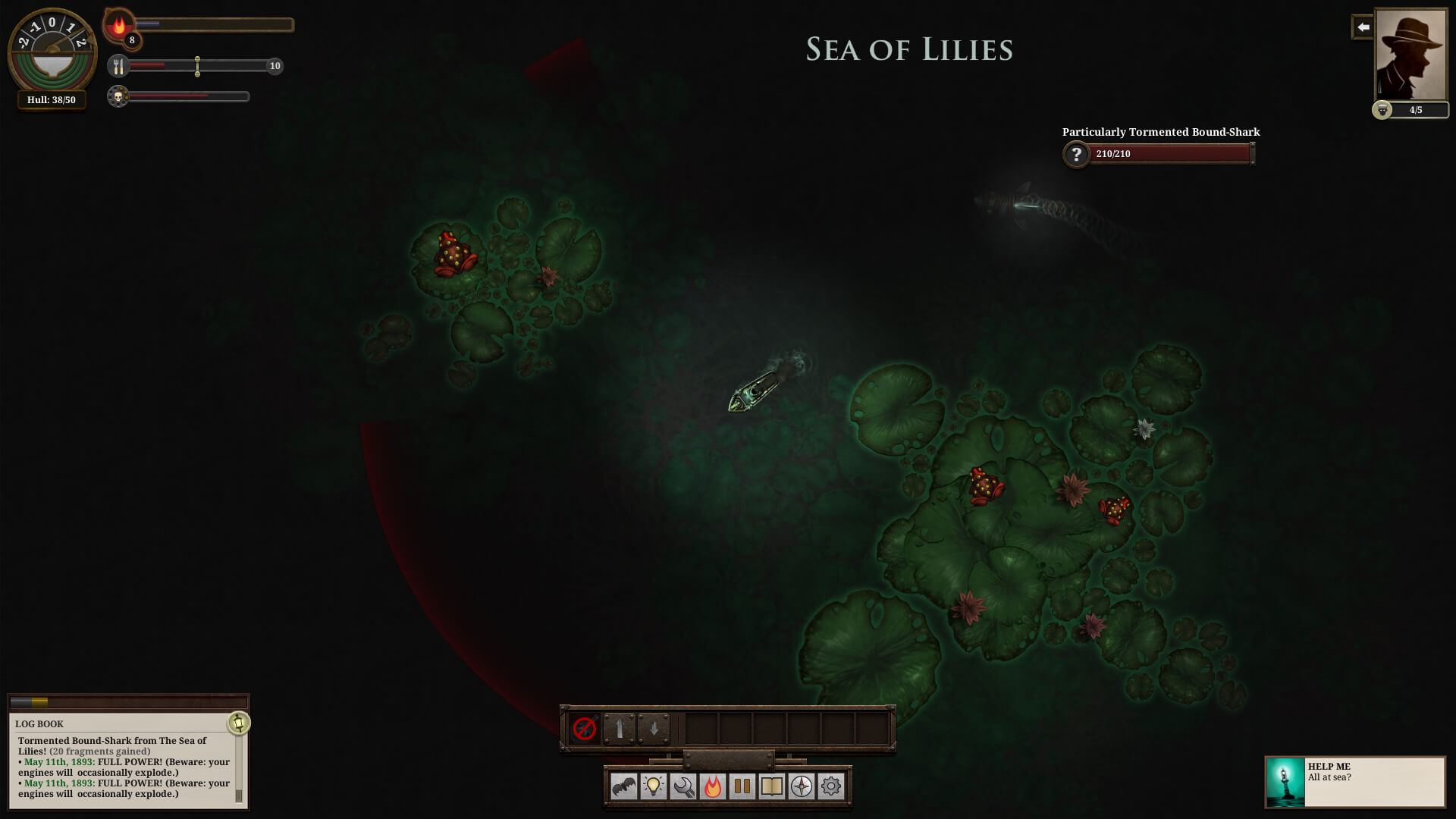
Task: Select the Log Book panel title
Action: (x=39, y=723)
